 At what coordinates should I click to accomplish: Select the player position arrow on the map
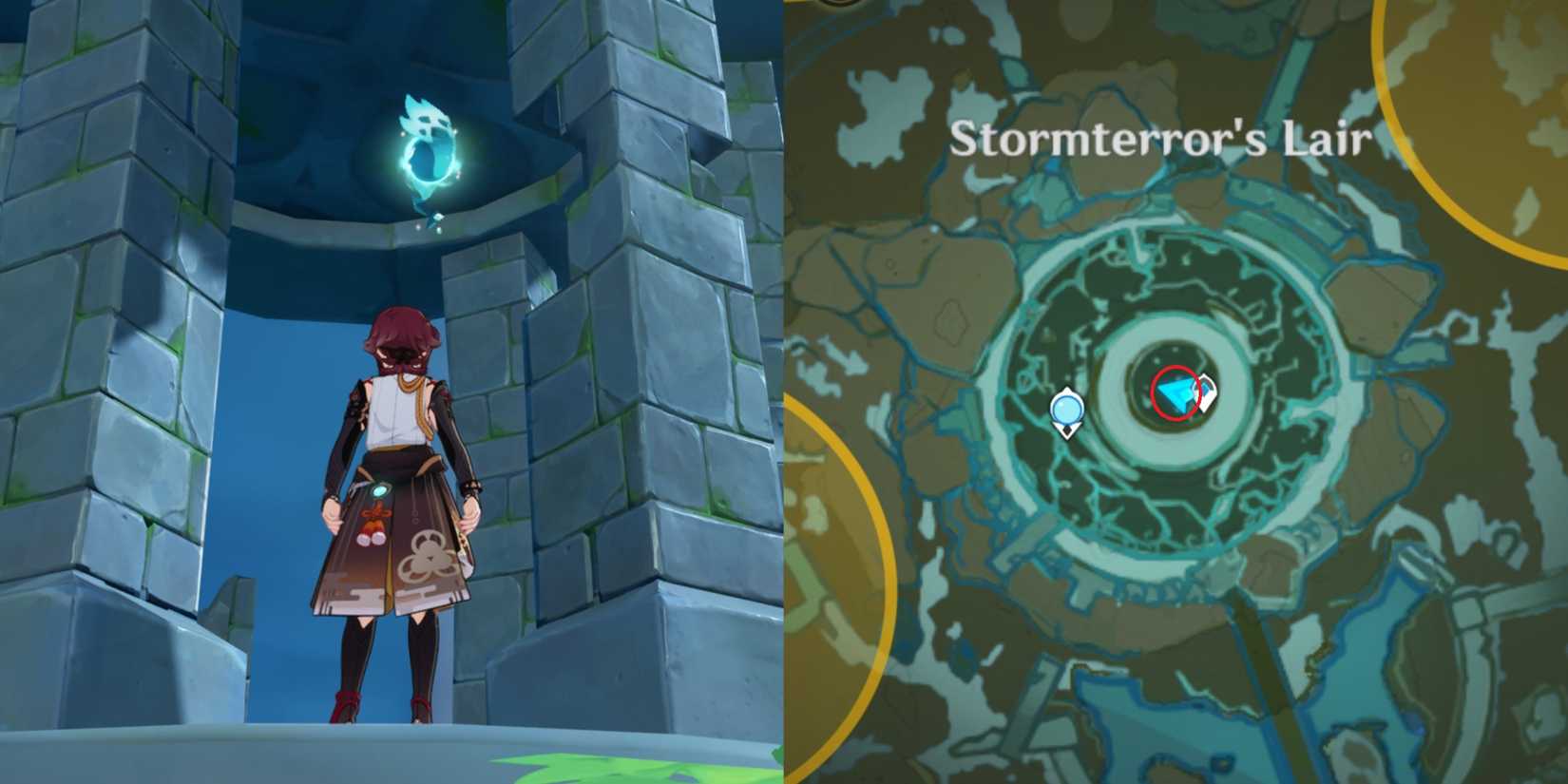(1176, 393)
